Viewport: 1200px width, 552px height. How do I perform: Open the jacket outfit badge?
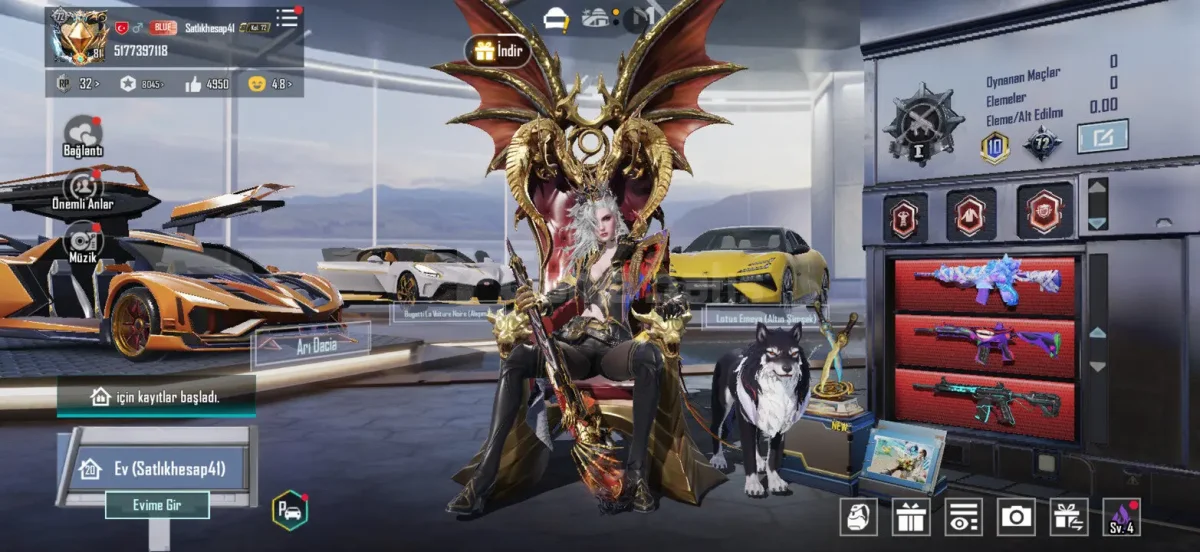pyautogui.click(x=971, y=213)
